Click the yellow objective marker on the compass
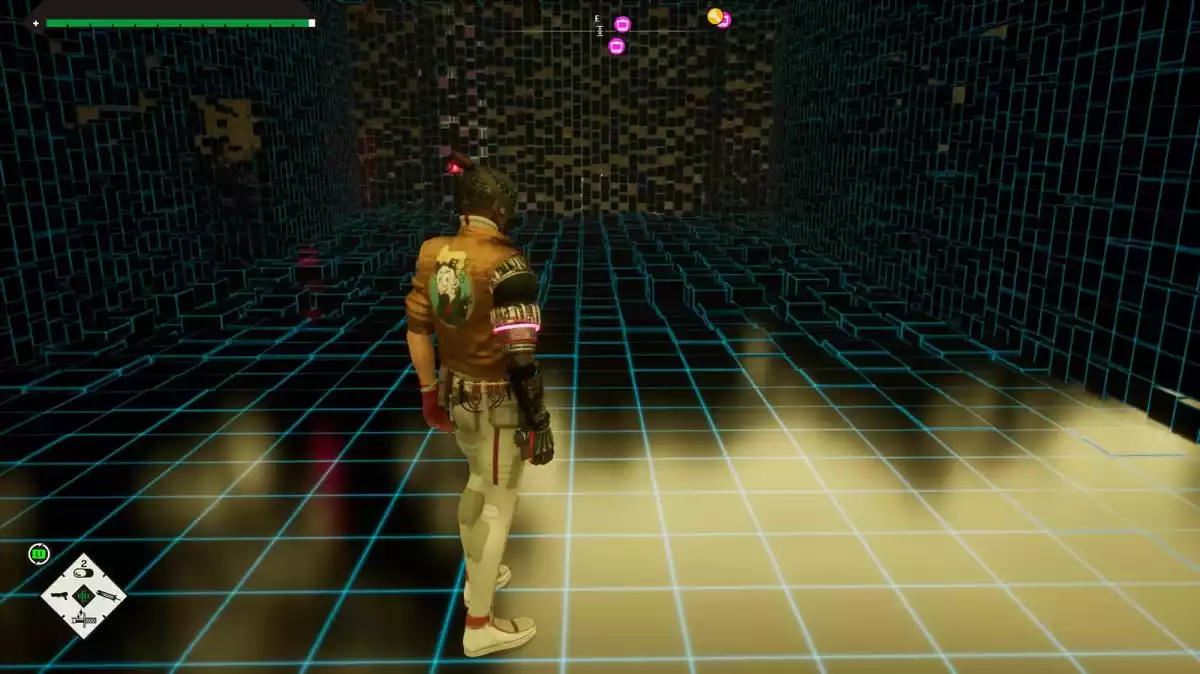This screenshot has width=1200, height=674. [x=714, y=16]
